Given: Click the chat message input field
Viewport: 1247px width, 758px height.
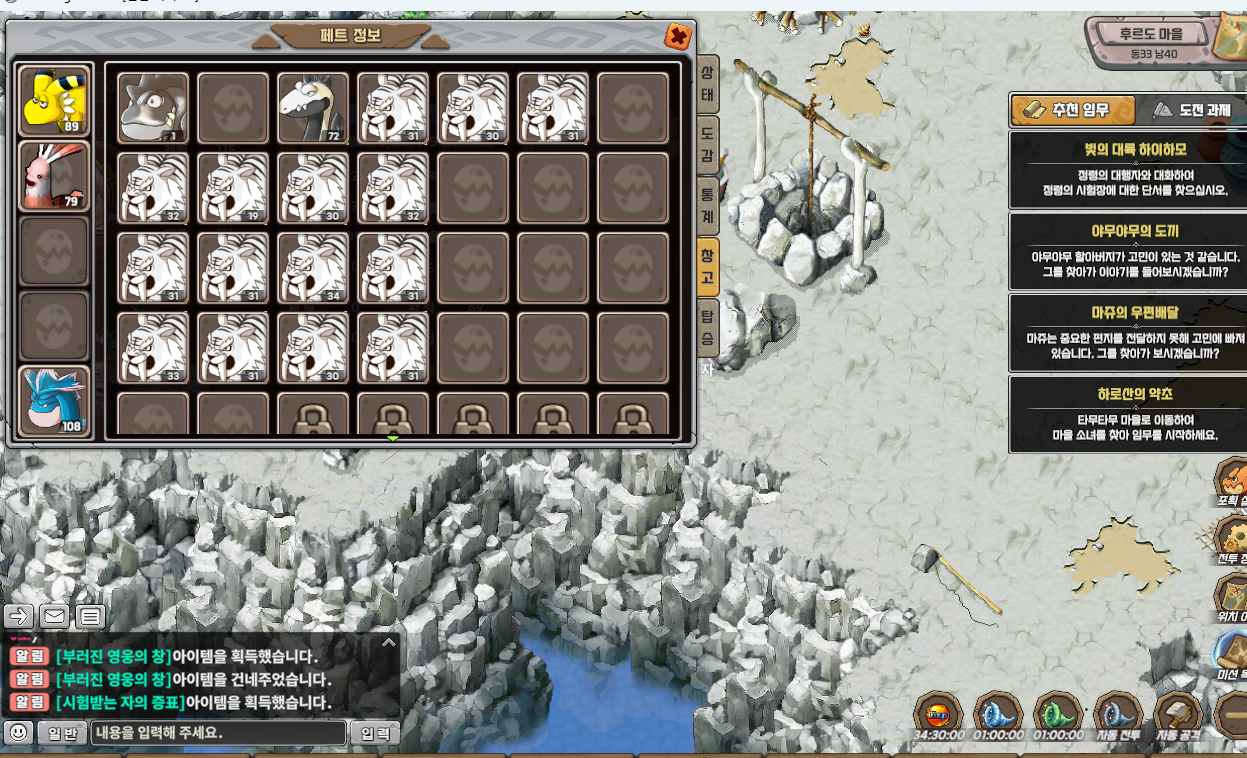Looking at the screenshot, I should [218, 733].
